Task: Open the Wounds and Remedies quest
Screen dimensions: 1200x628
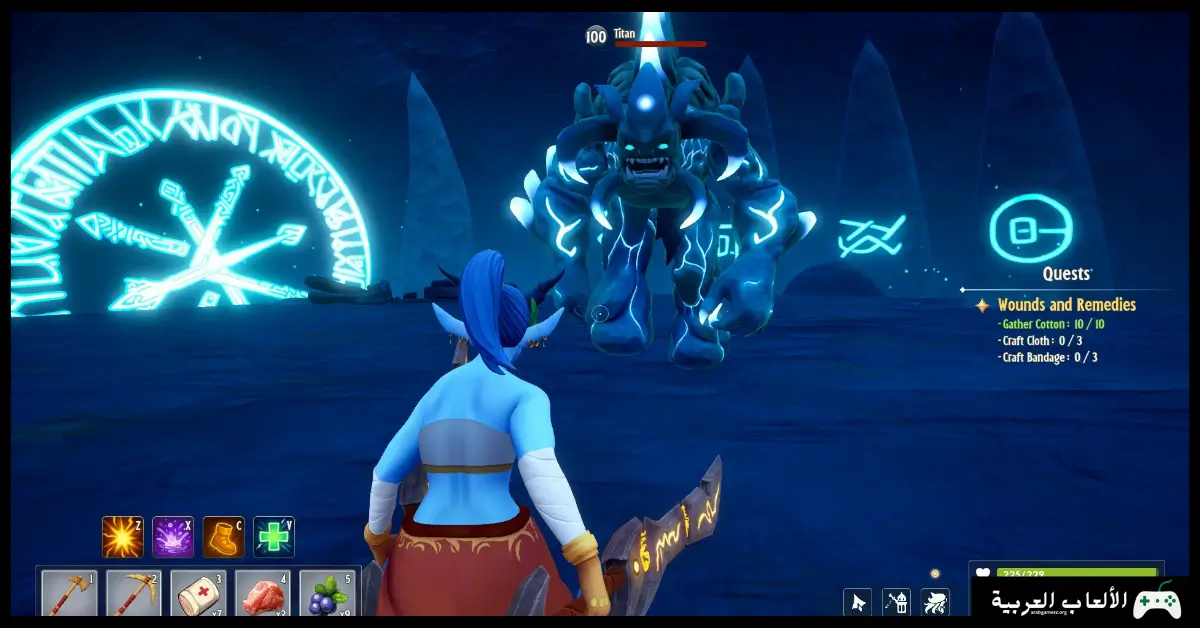Action: [1066, 305]
